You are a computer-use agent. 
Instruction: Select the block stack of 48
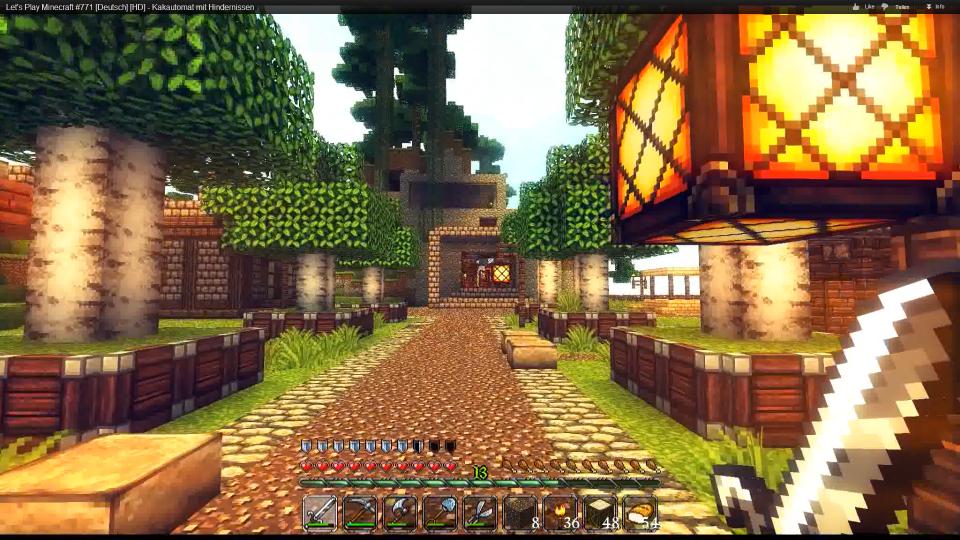click(x=600, y=512)
